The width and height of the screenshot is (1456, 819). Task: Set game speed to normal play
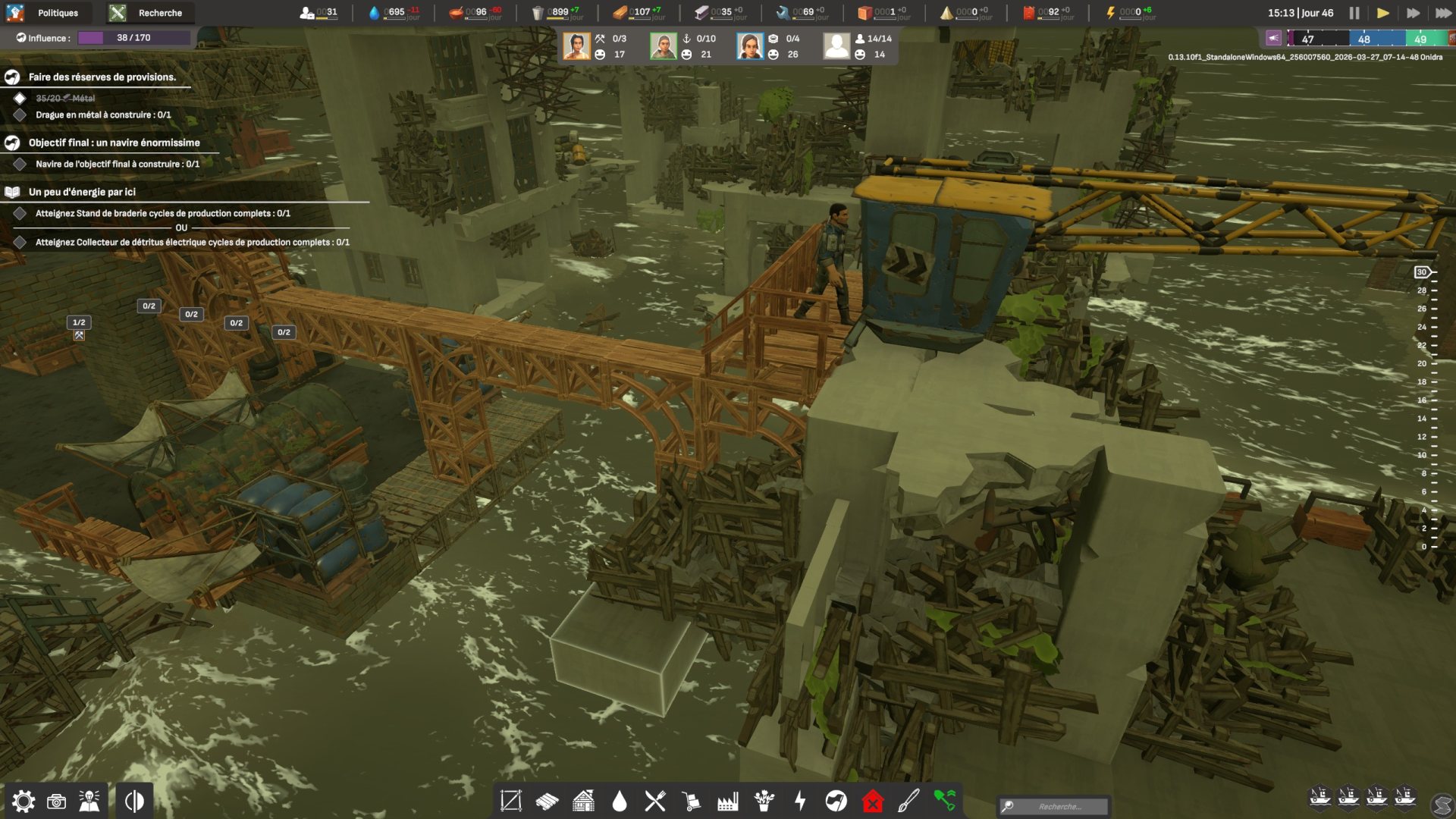[1383, 13]
